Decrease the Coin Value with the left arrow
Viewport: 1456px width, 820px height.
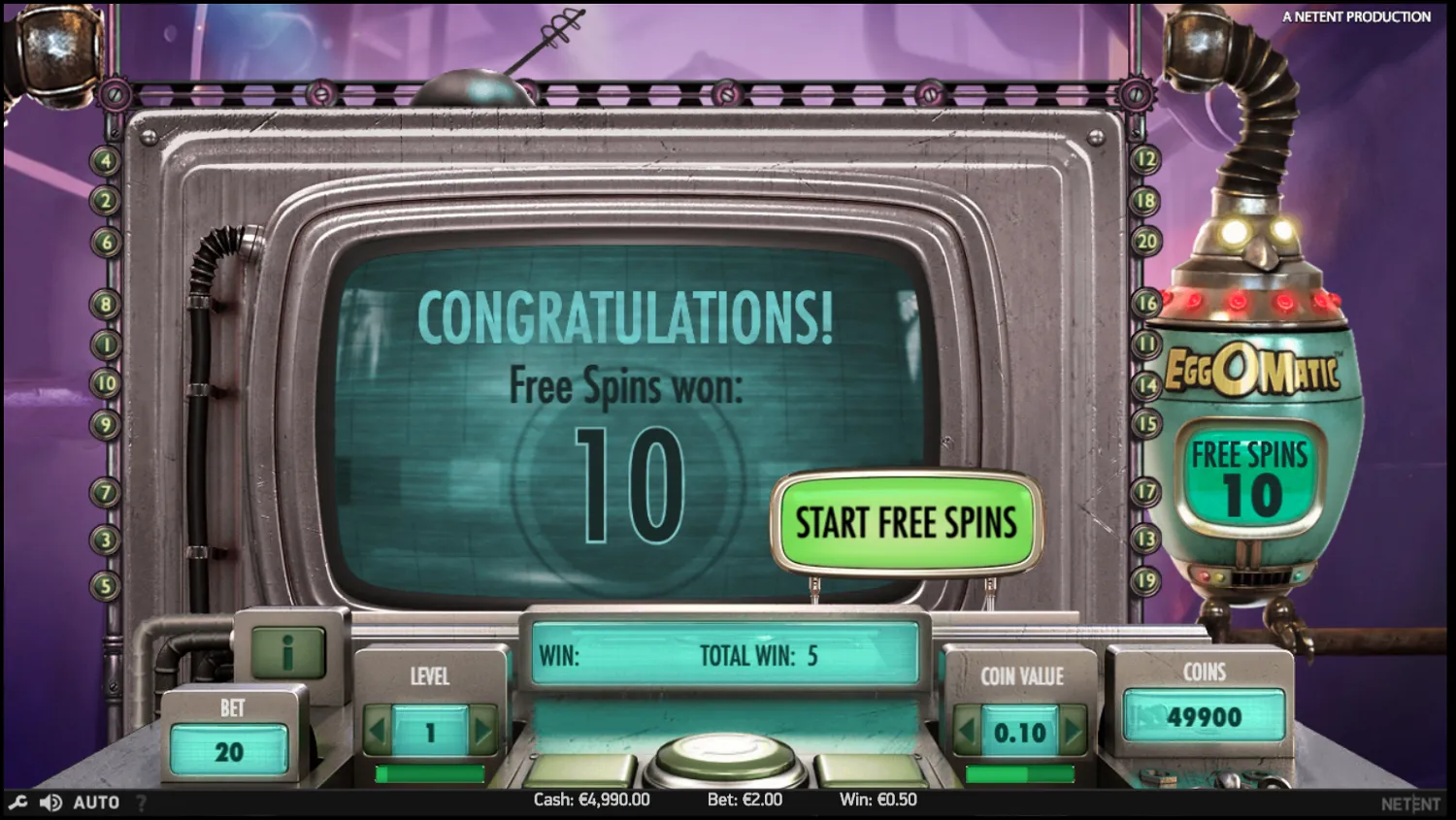[966, 733]
